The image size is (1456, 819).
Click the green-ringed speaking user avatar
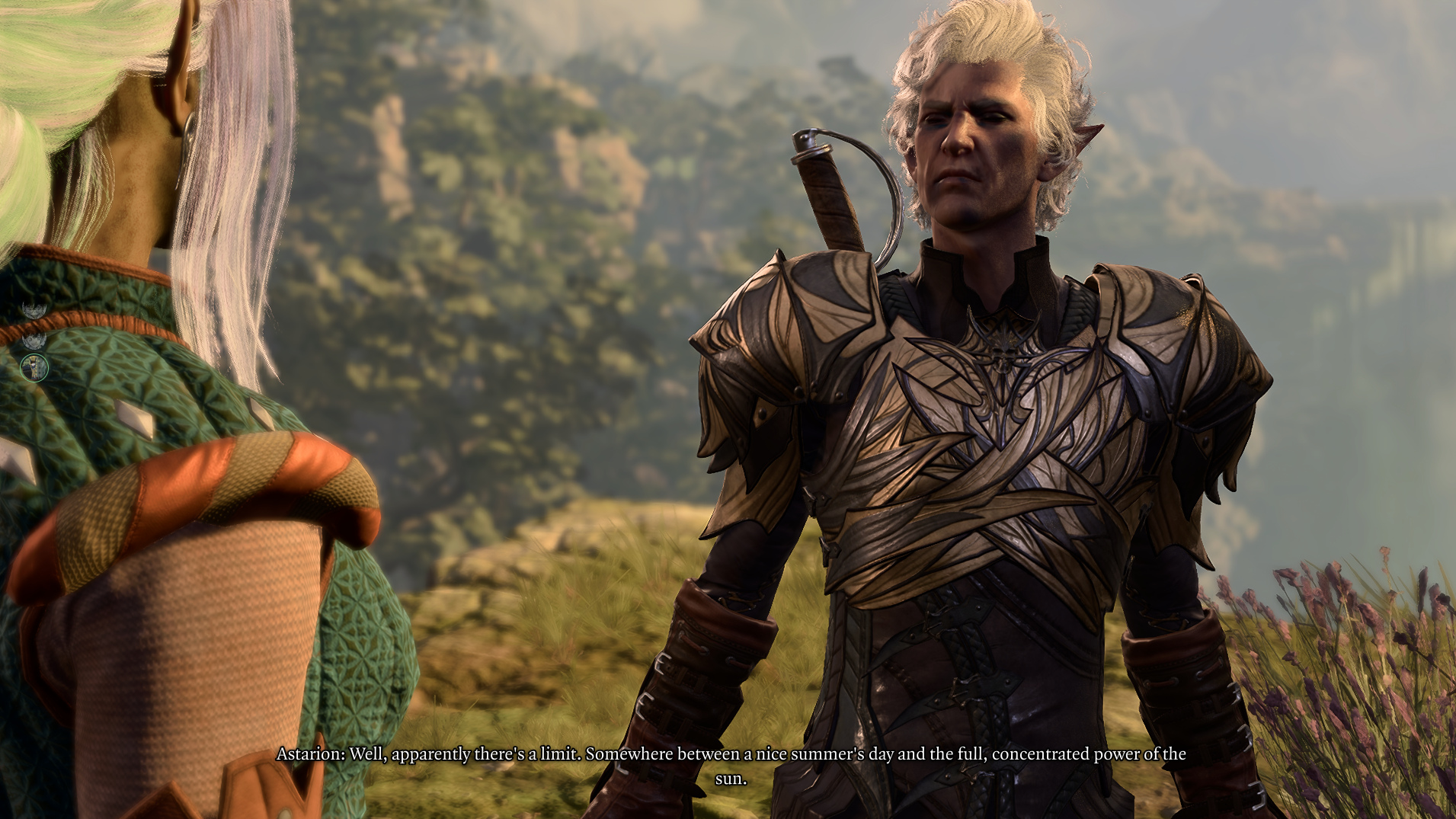(x=34, y=368)
